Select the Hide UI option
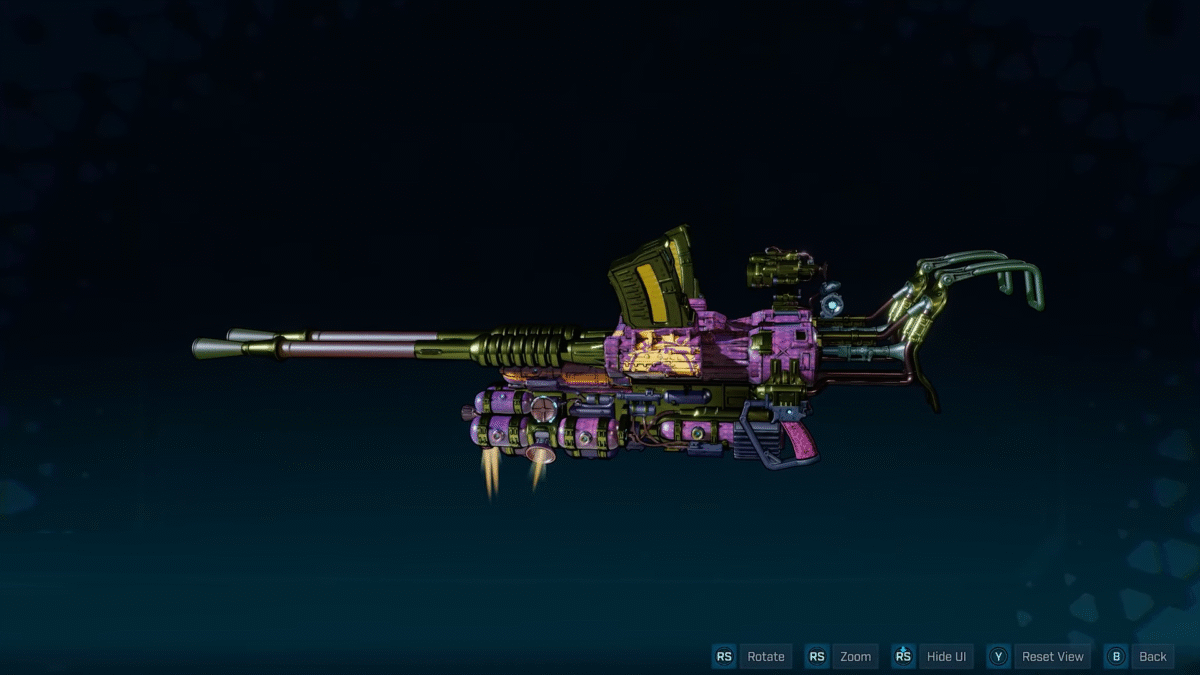Image resolution: width=1200 pixels, height=675 pixels. coord(946,657)
